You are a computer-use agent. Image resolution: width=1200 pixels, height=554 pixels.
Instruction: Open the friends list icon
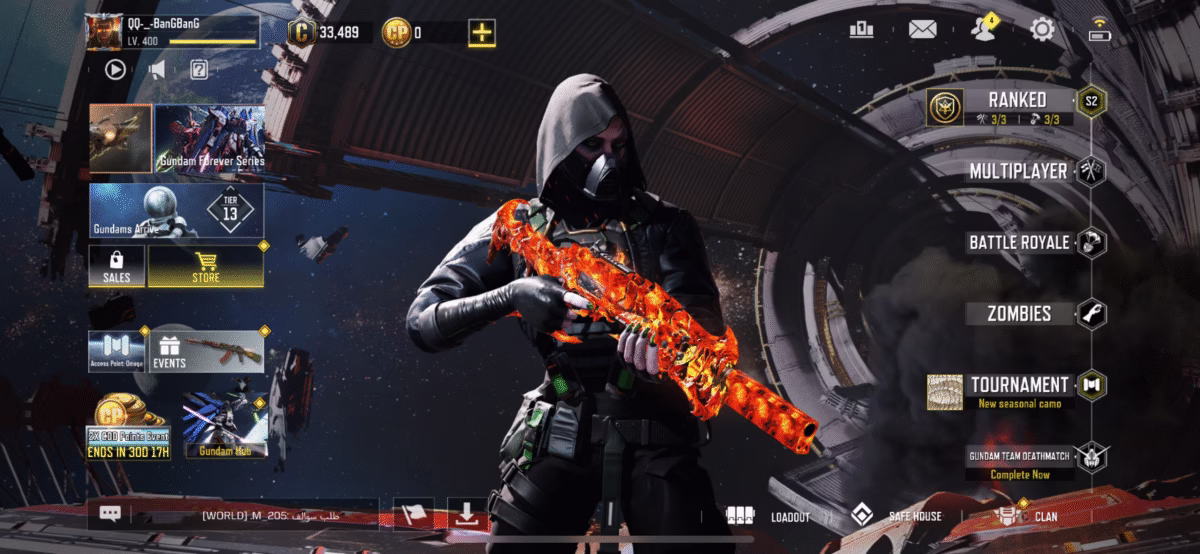pos(982,30)
